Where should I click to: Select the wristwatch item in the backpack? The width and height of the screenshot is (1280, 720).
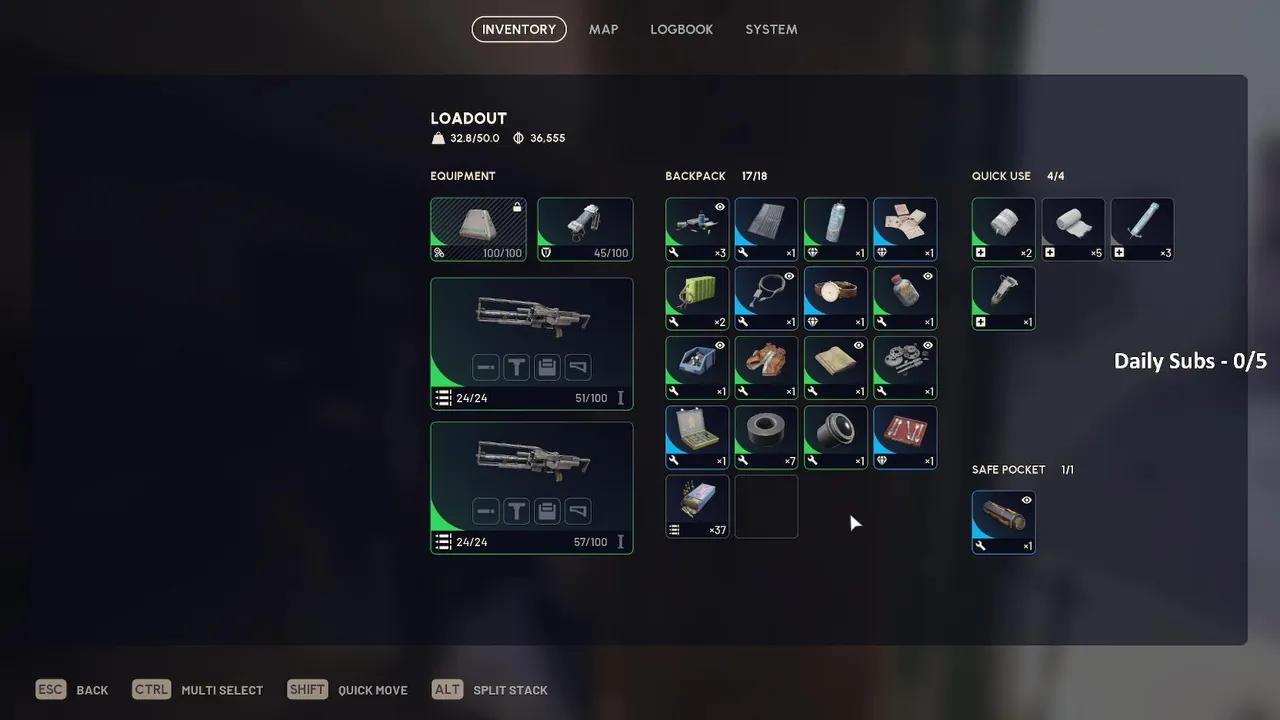pyautogui.click(x=835, y=298)
